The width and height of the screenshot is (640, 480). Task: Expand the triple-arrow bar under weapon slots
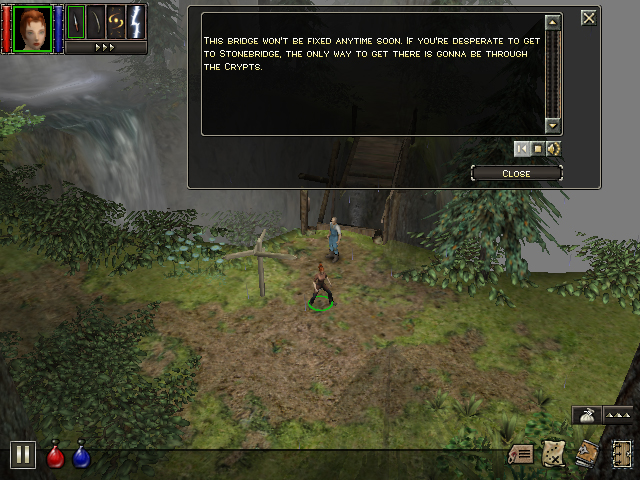pos(106,47)
